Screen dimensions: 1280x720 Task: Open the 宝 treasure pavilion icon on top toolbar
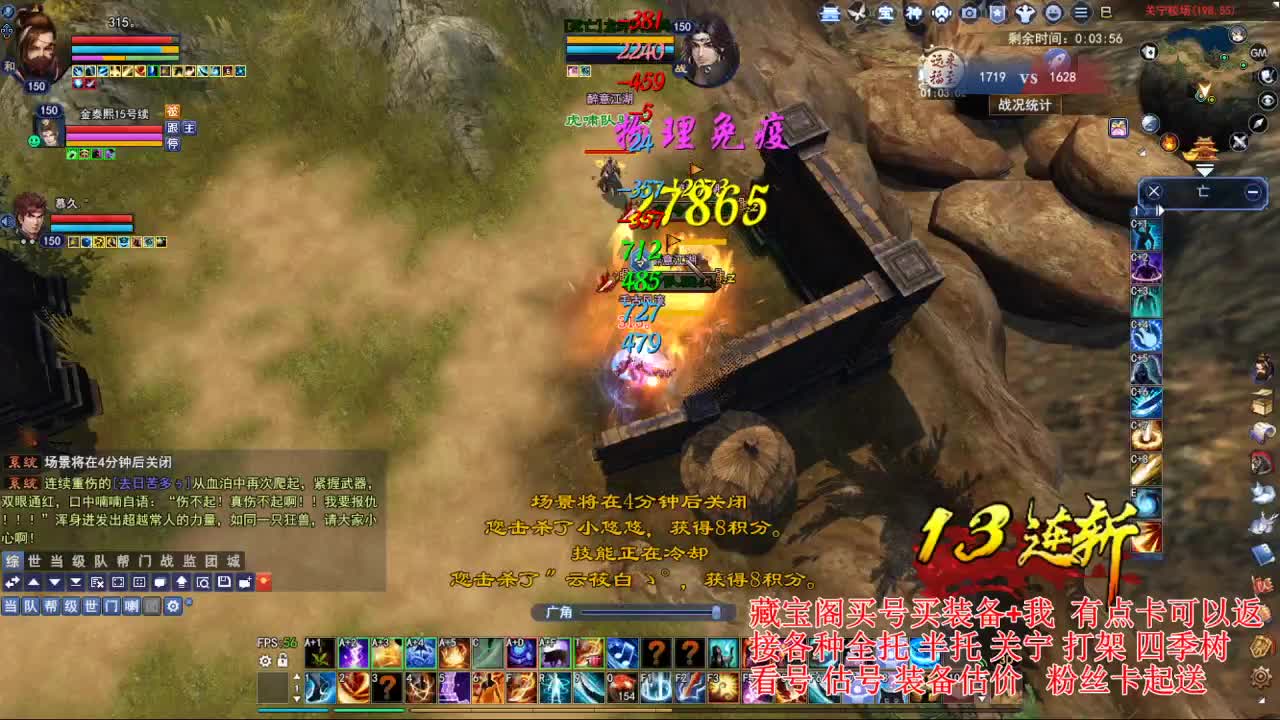(x=886, y=14)
